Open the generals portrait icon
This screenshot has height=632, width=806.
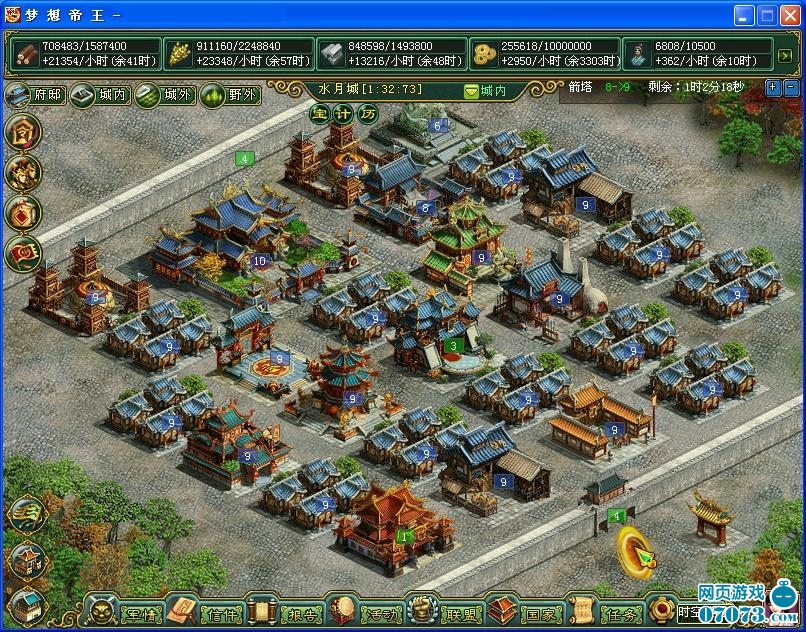(23, 173)
